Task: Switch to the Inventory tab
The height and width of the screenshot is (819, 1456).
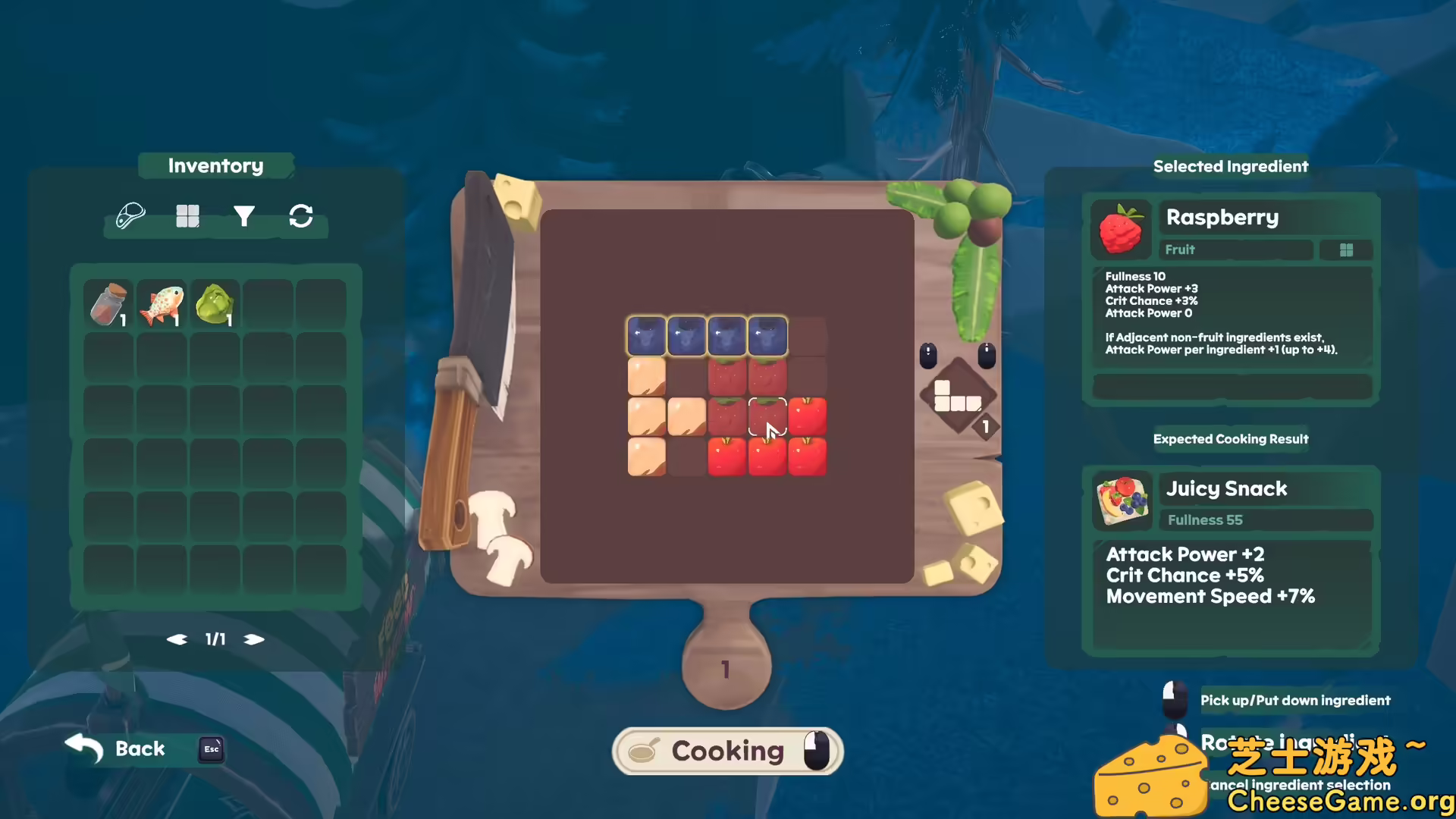Action: (215, 165)
